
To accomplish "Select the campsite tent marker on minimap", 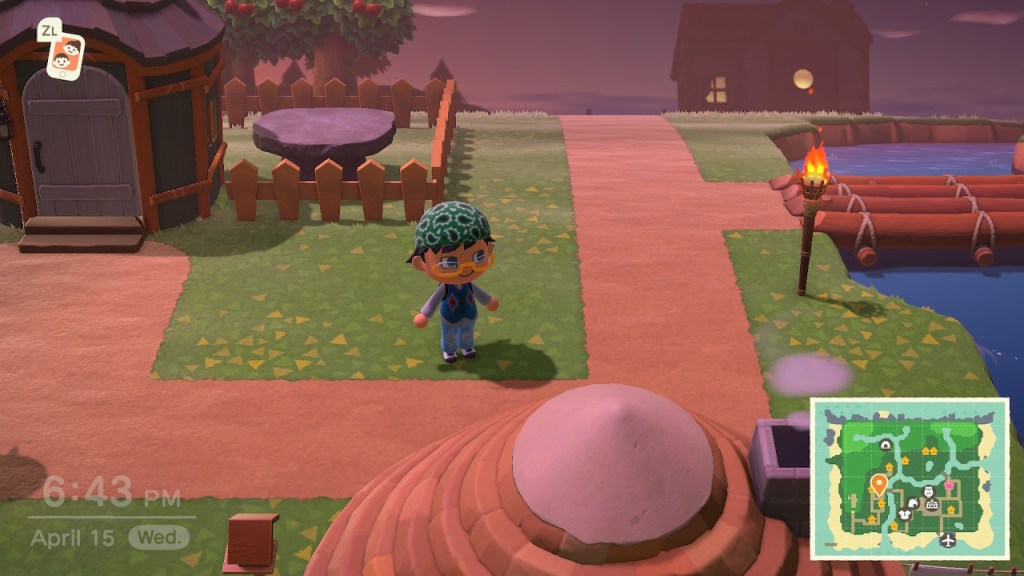I will 885,445.
